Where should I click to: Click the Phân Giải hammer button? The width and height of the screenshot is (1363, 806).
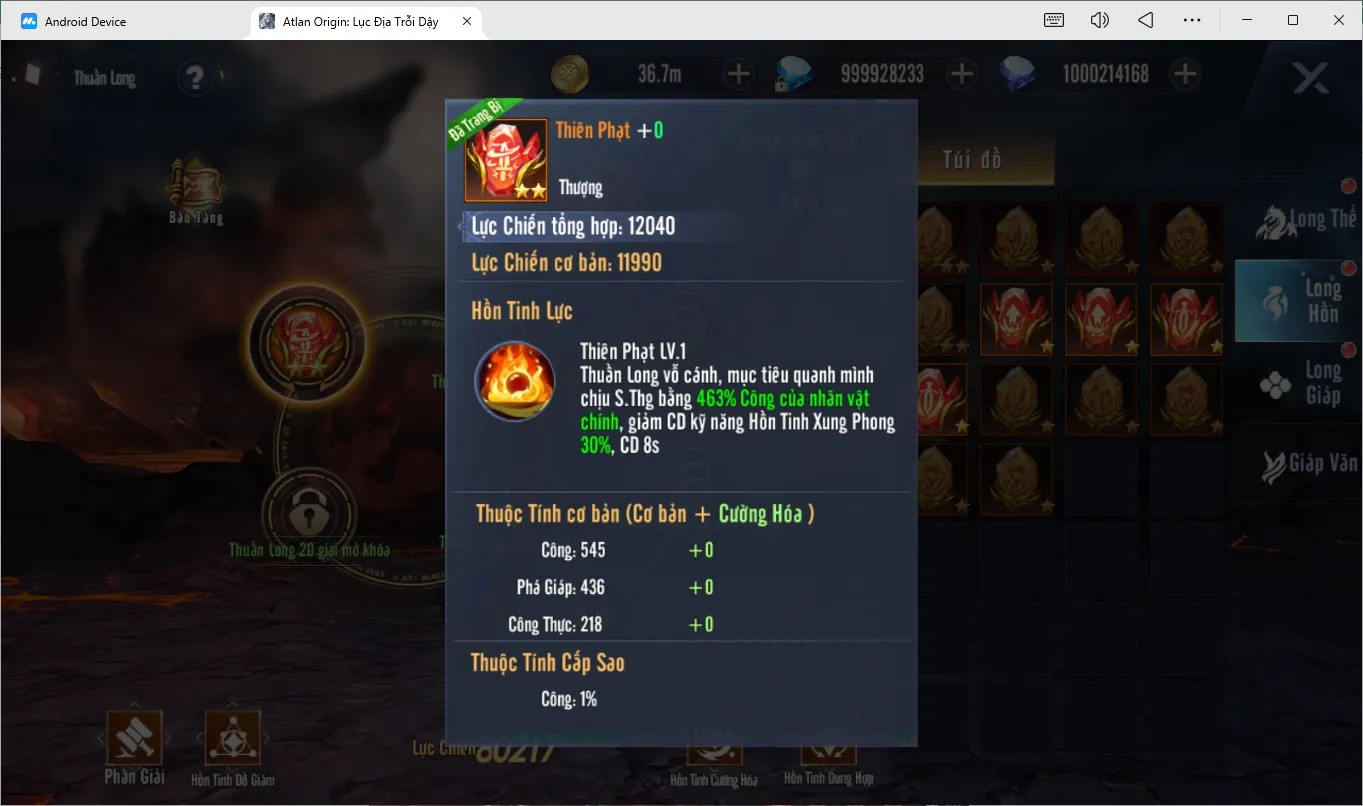pyautogui.click(x=134, y=740)
